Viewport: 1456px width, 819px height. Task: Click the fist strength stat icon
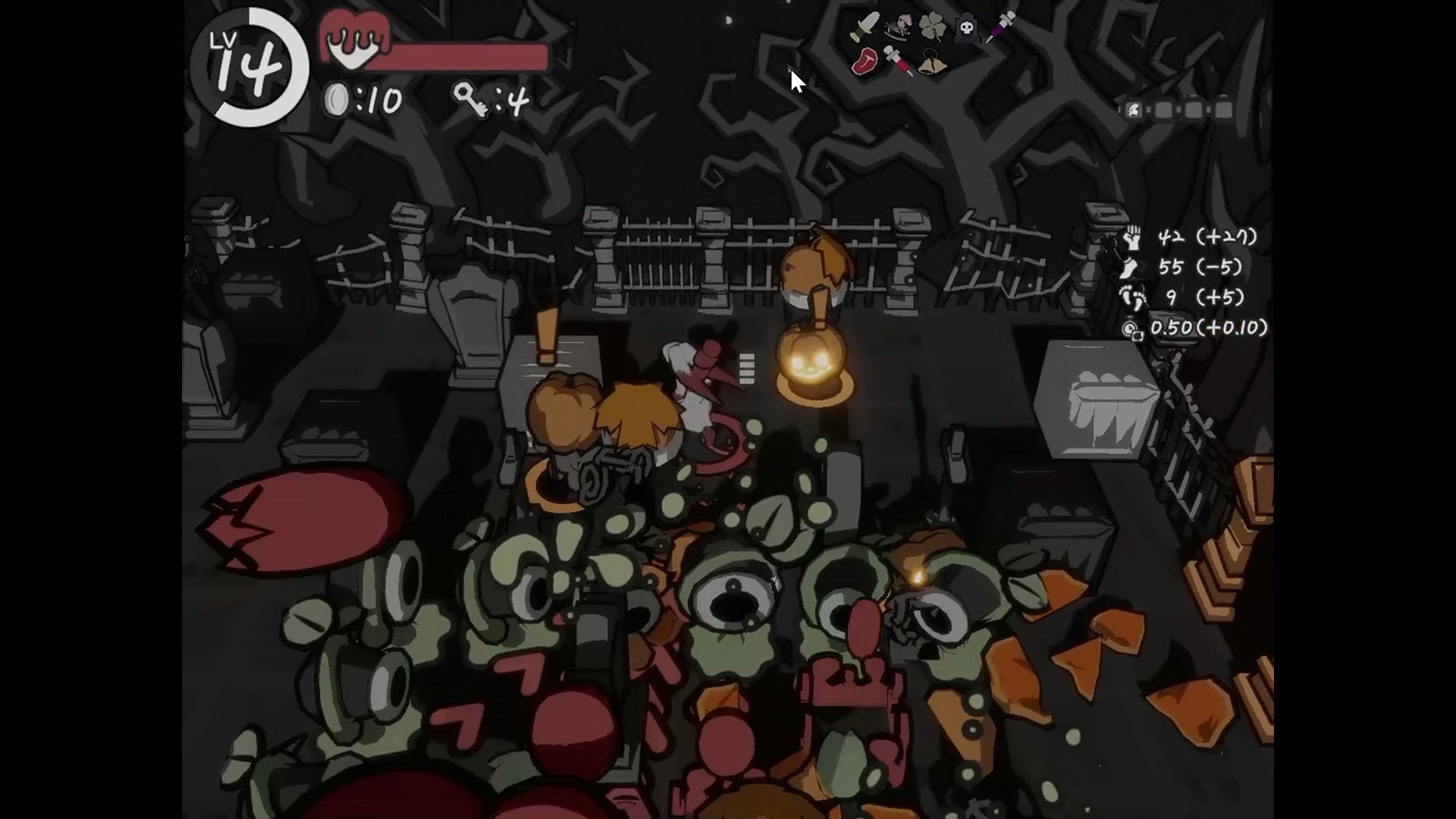1134,237
